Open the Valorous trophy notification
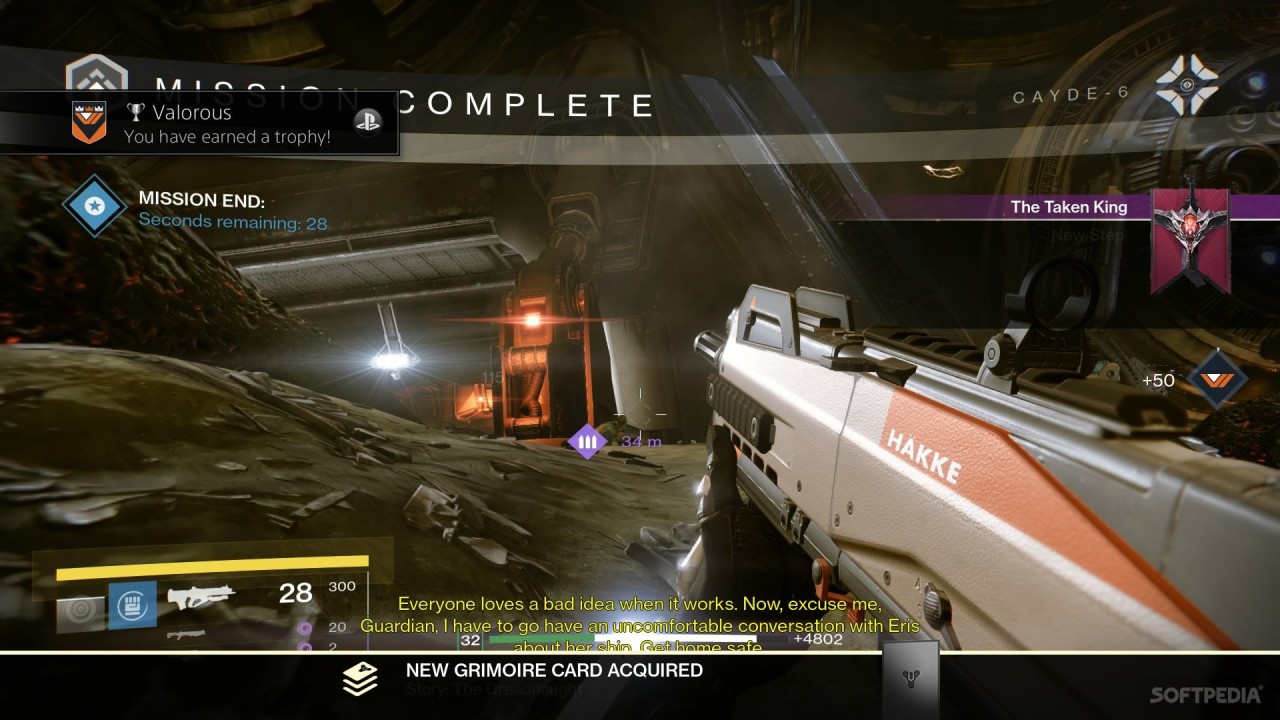The image size is (1280, 720). pyautogui.click(x=200, y=123)
